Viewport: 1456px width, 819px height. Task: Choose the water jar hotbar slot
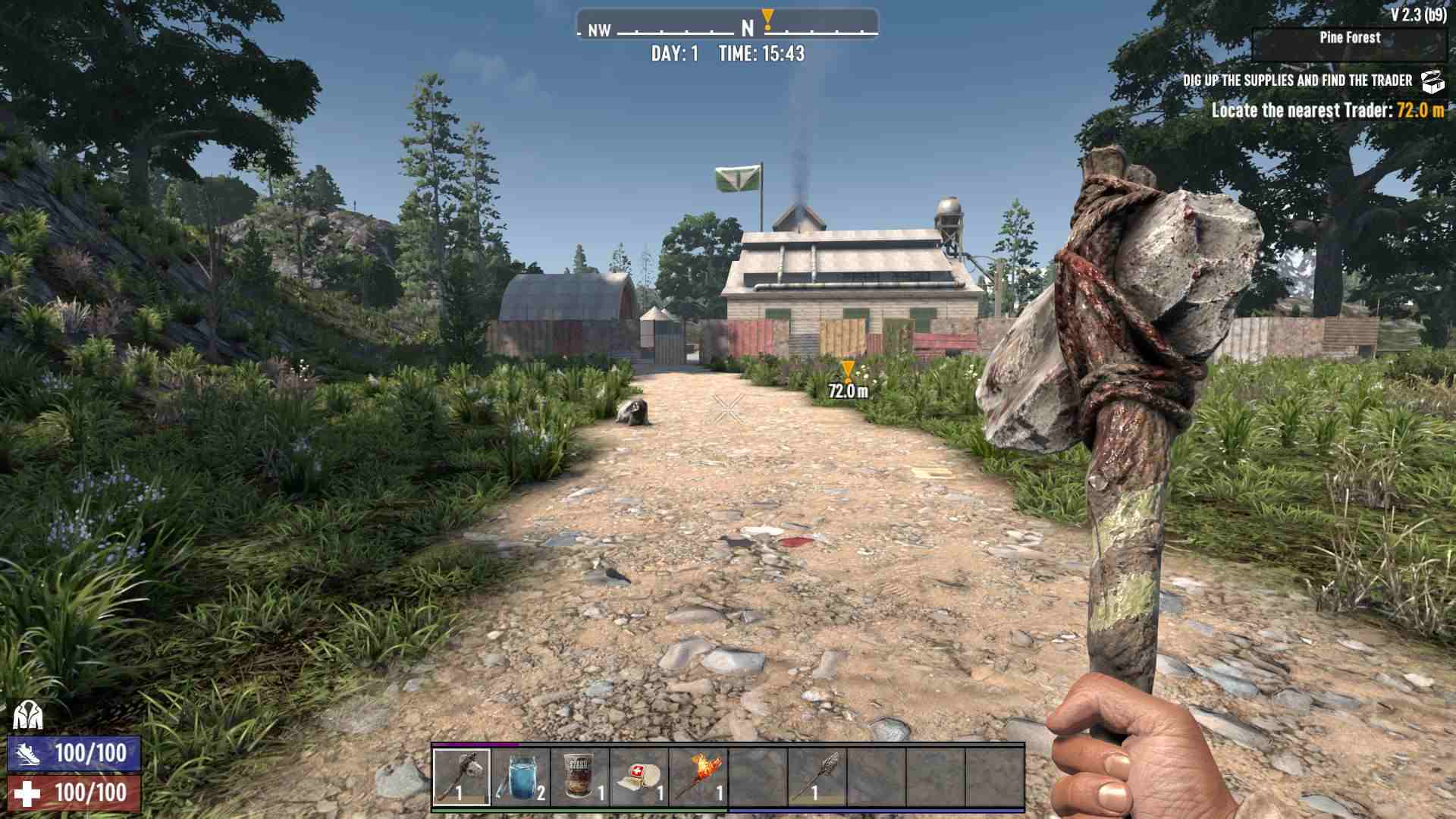coord(521,777)
